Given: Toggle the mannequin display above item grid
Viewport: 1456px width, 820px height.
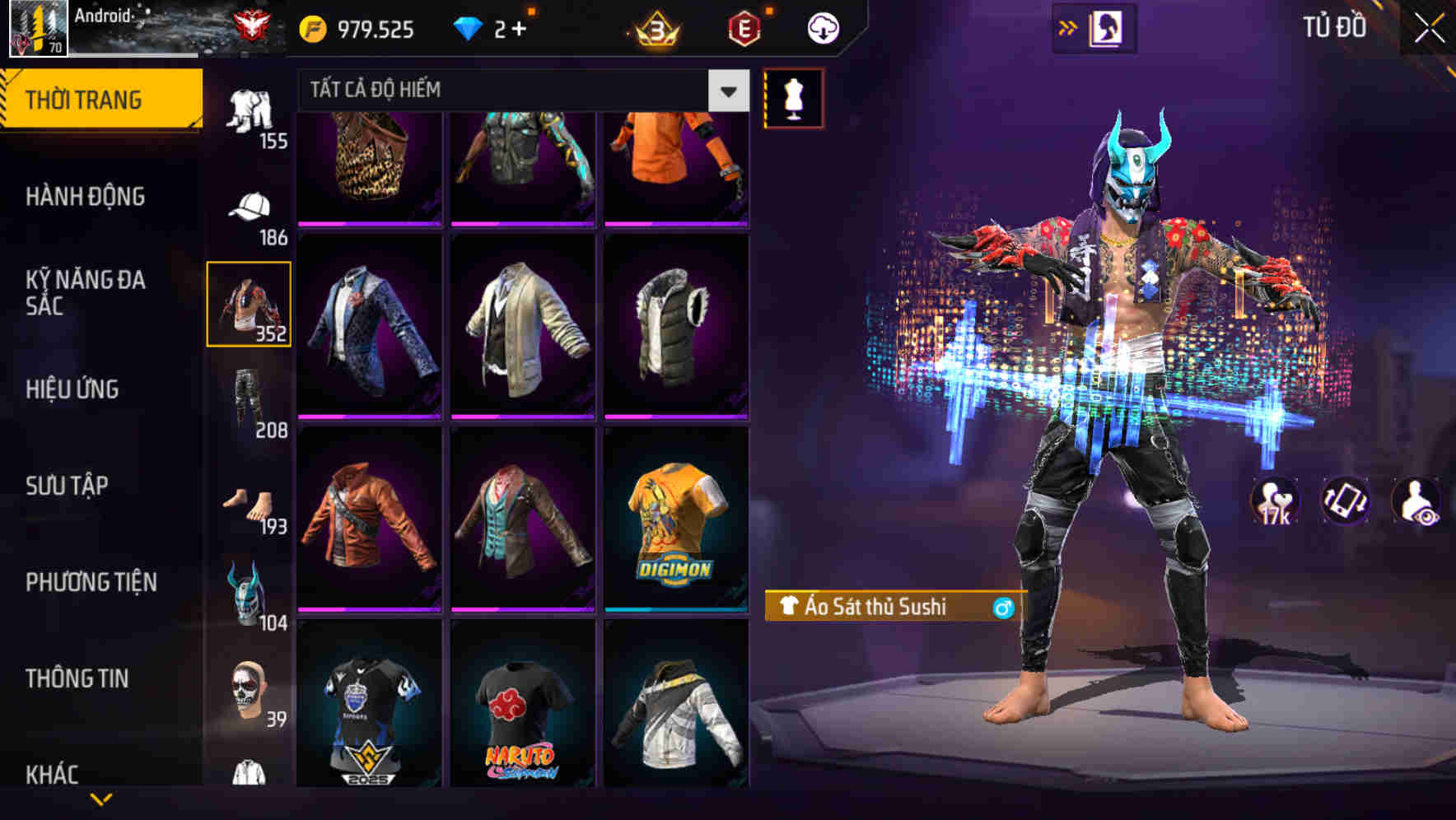Looking at the screenshot, I should [792, 97].
